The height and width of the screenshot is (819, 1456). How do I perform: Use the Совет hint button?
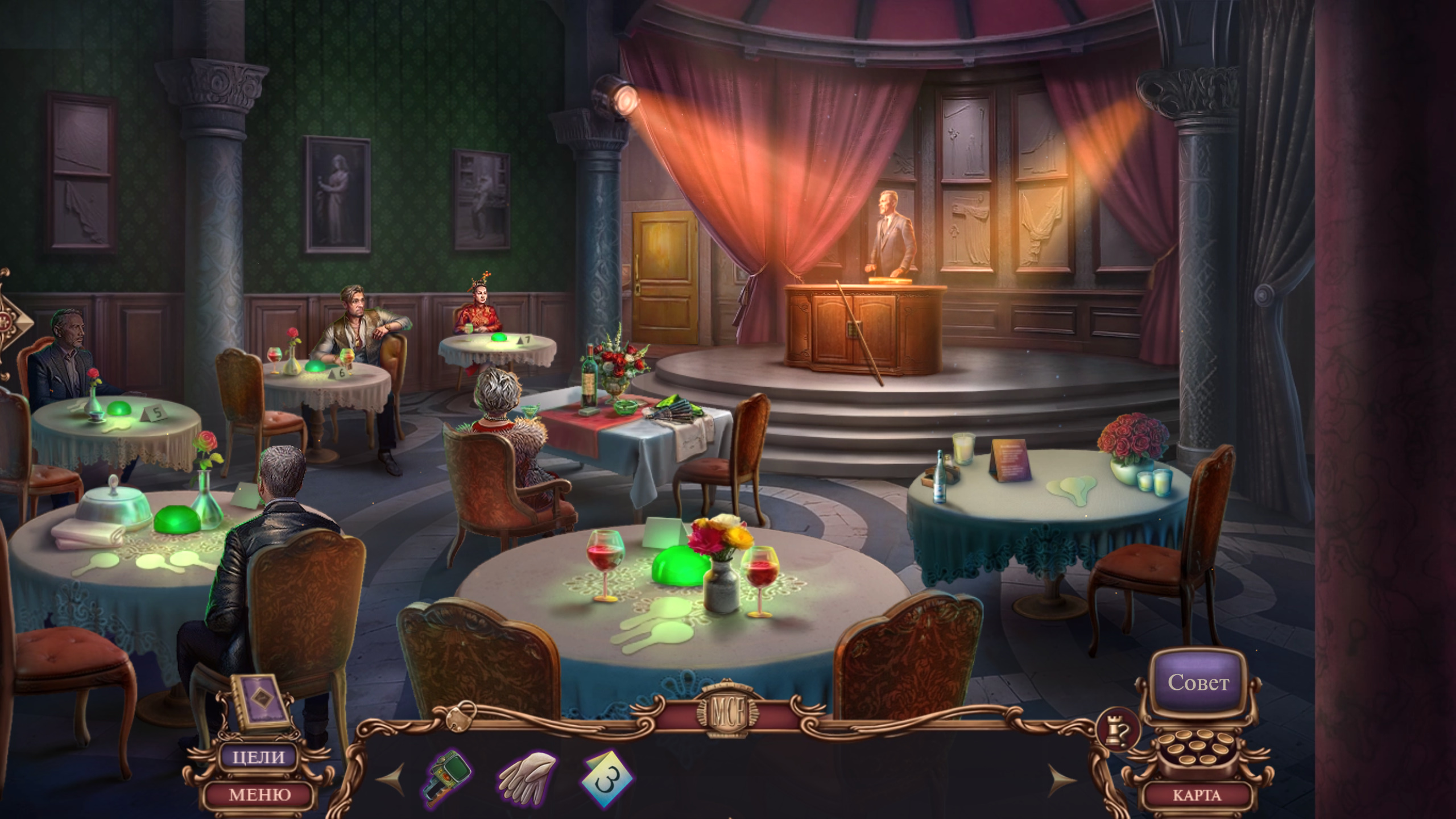(x=1198, y=682)
